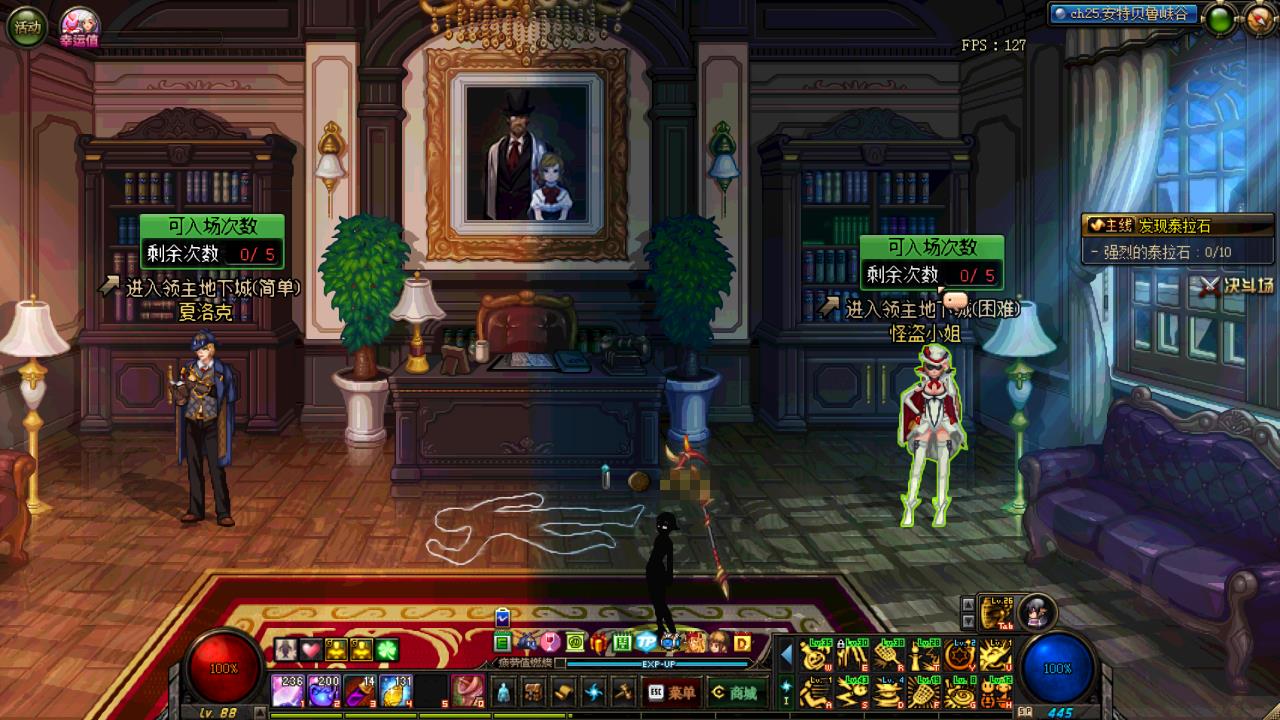Screen dimensions: 1280x720
Task: Click the blue left arrow skill-bar expander
Action: [786, 655]
